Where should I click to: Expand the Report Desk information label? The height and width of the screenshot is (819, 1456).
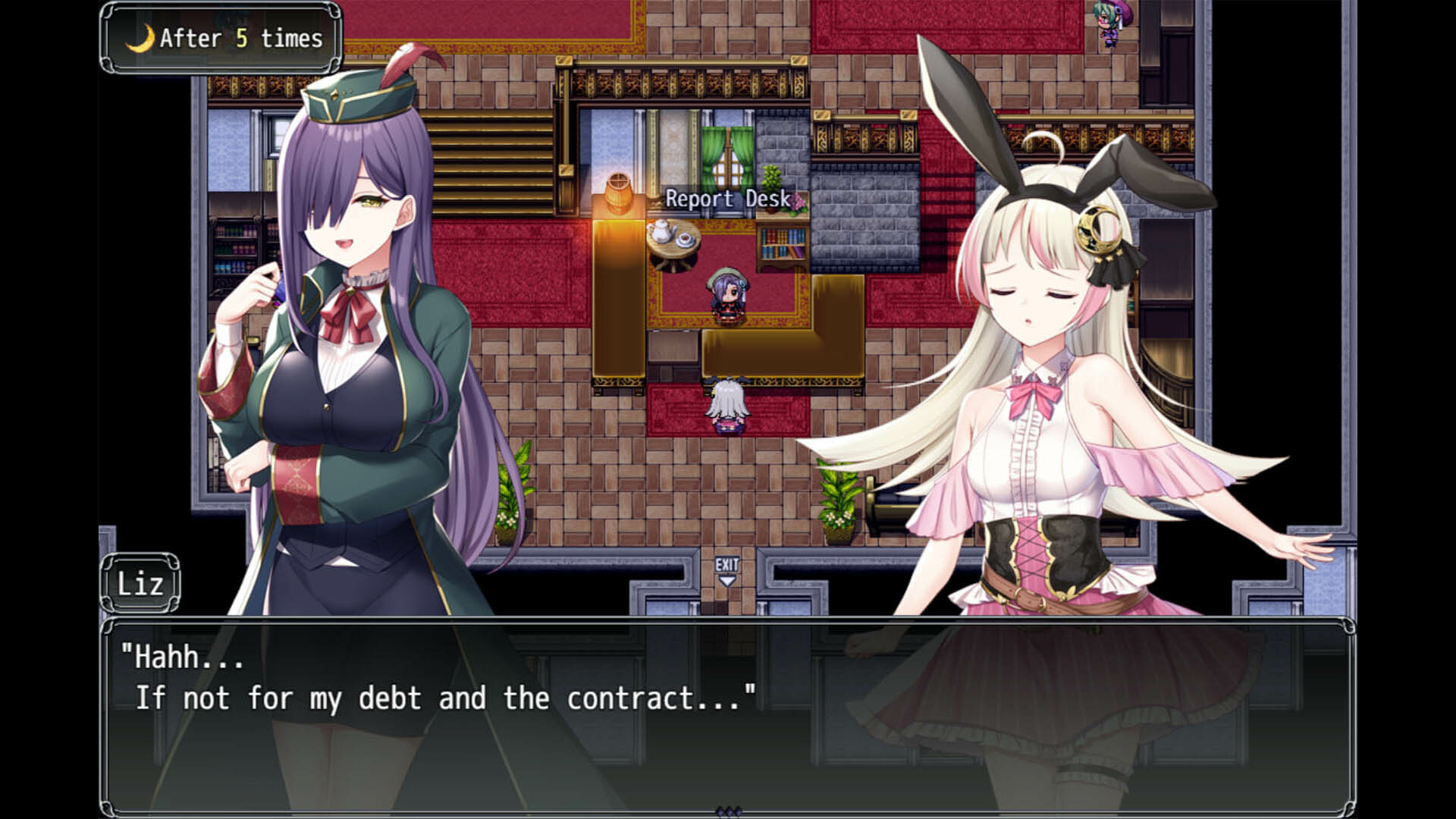pyautogui.click(x=726, y=200)
